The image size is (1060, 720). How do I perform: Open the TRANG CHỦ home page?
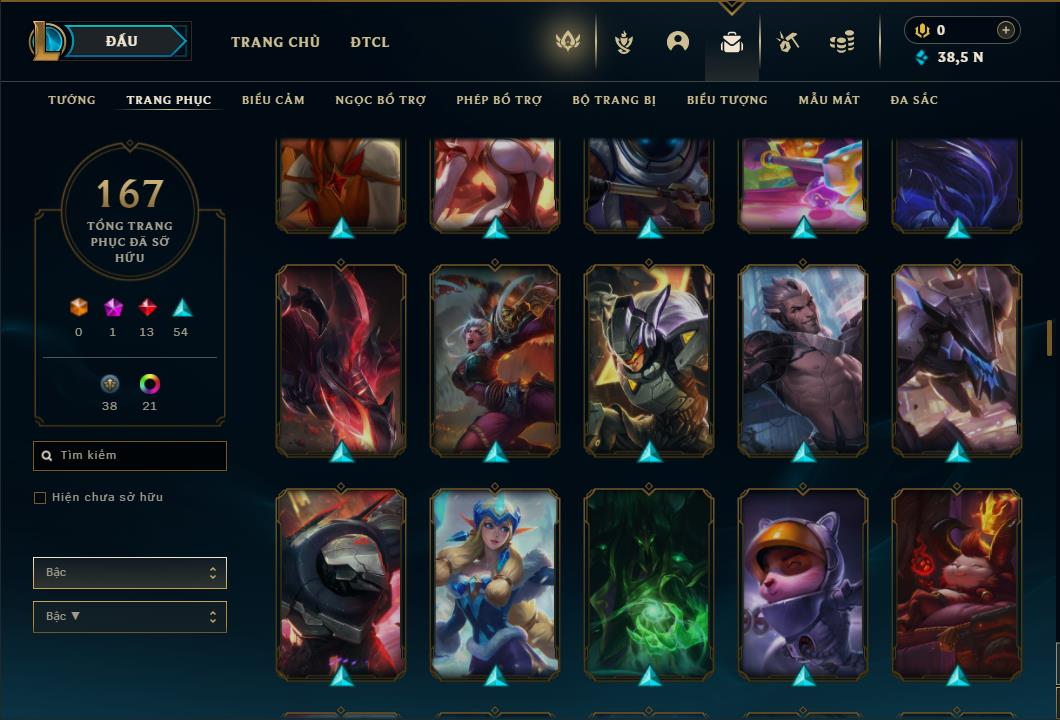(x=275, y=42)
